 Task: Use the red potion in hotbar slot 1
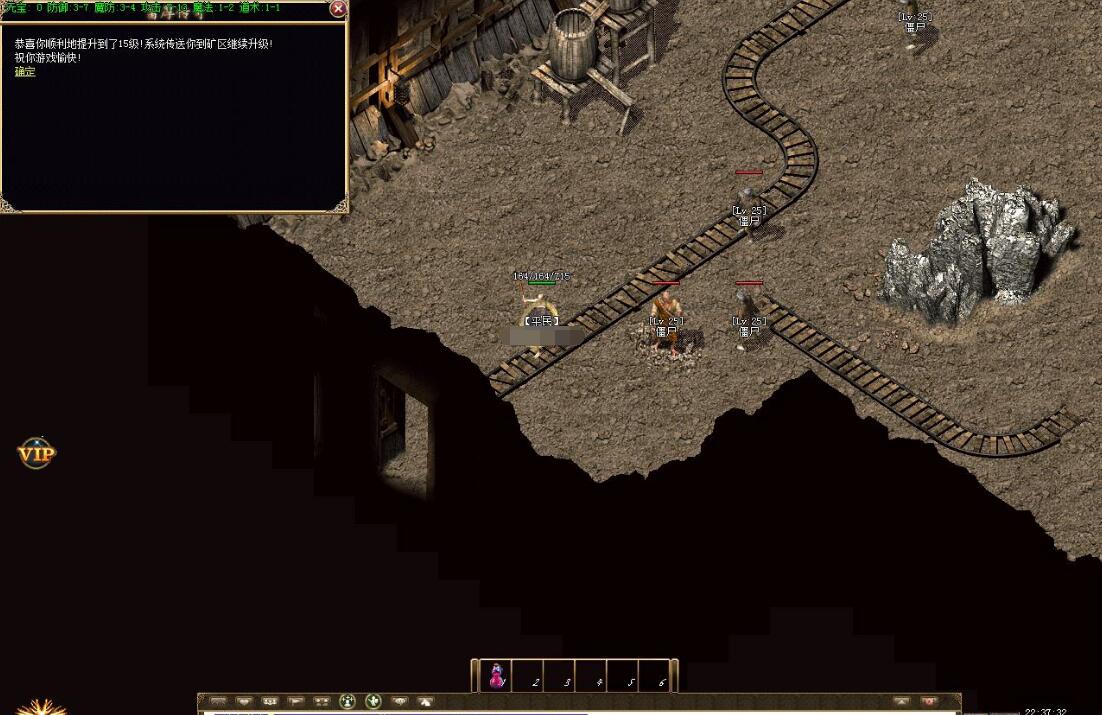[496, 677]
